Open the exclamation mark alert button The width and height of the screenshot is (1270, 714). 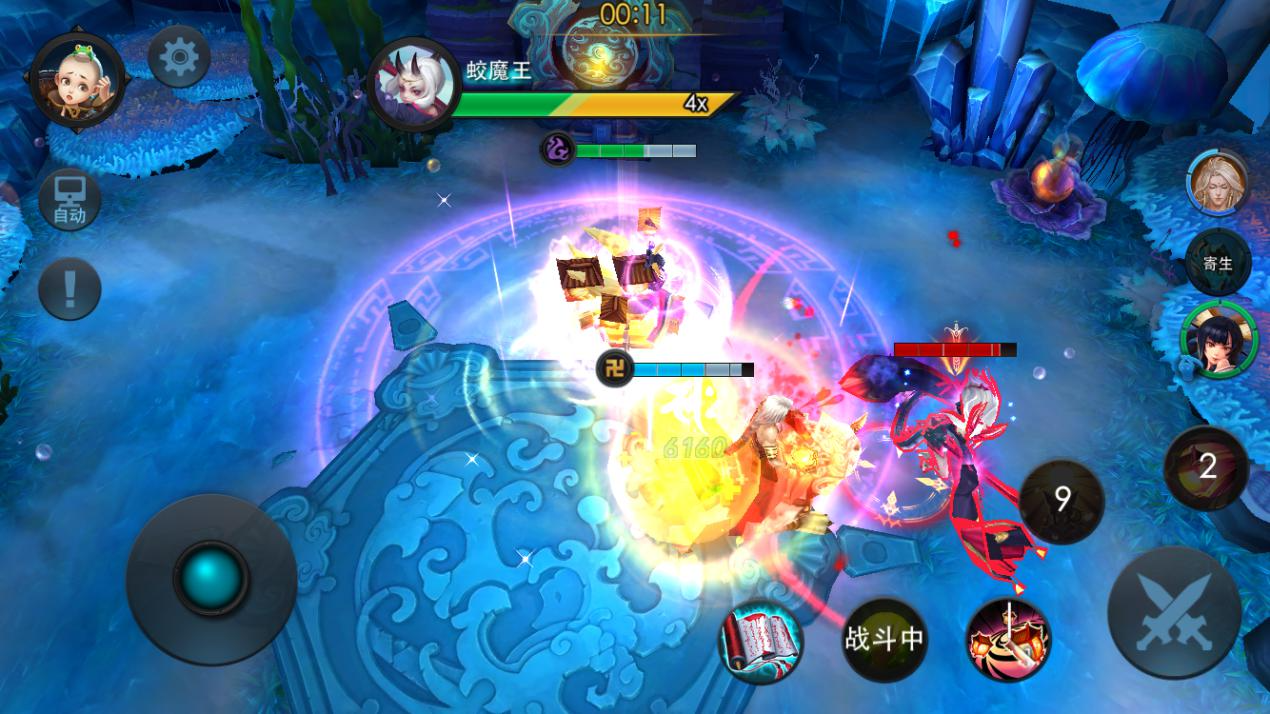pyautogui.click(x=69, y=289)
